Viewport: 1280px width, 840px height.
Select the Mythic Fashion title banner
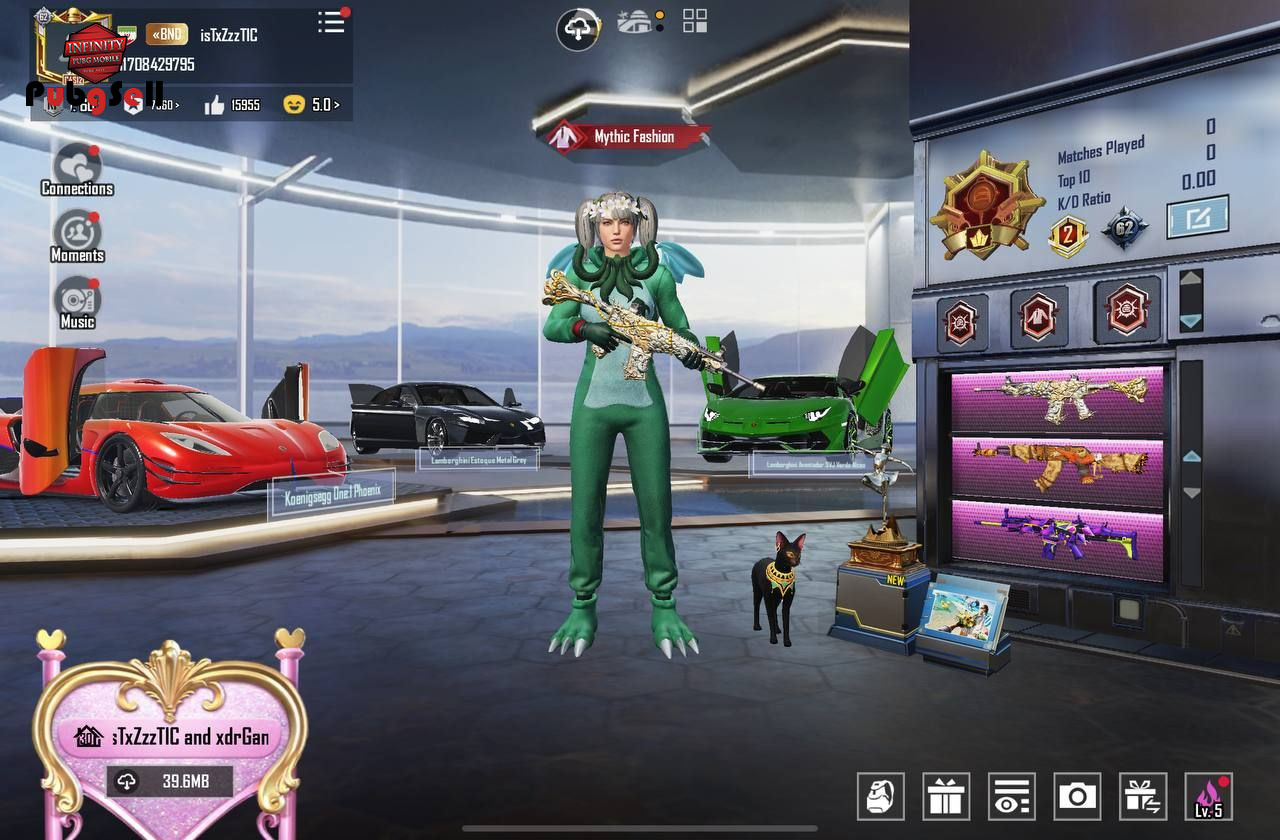[x=631, y=137]
